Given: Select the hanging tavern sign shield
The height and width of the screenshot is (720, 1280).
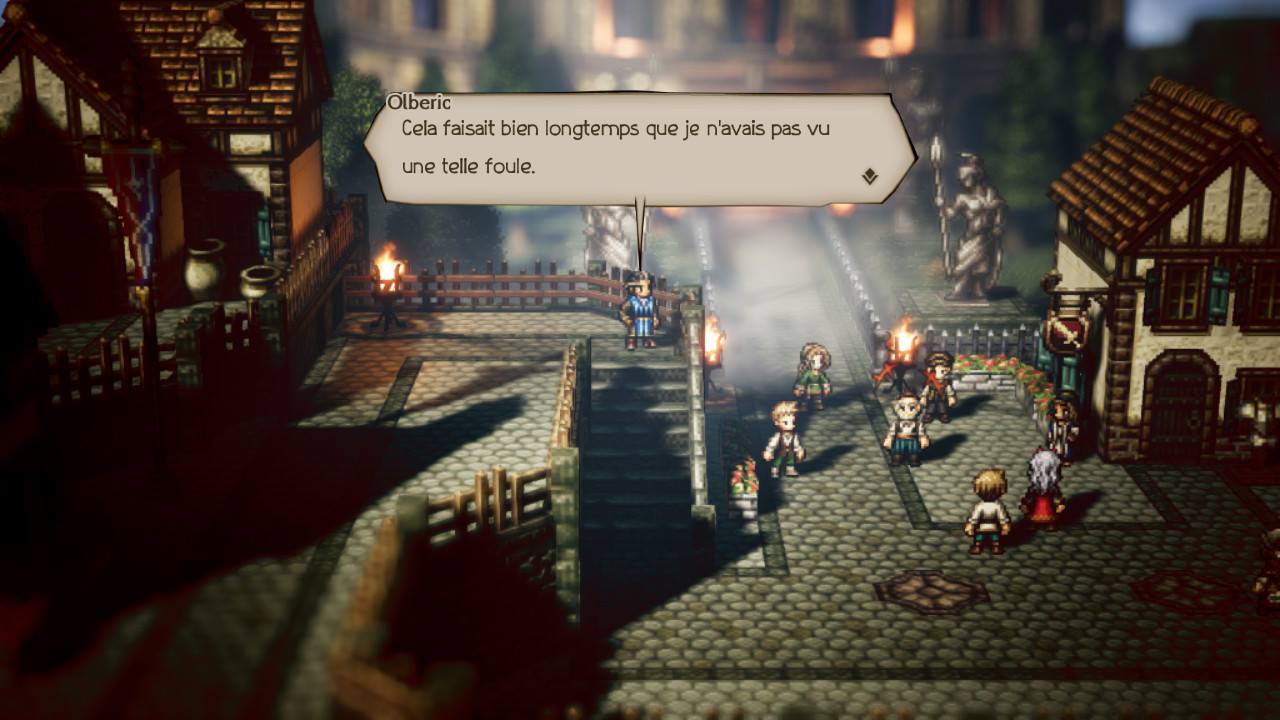Looking at the screenshot, I should point(1066,330).
